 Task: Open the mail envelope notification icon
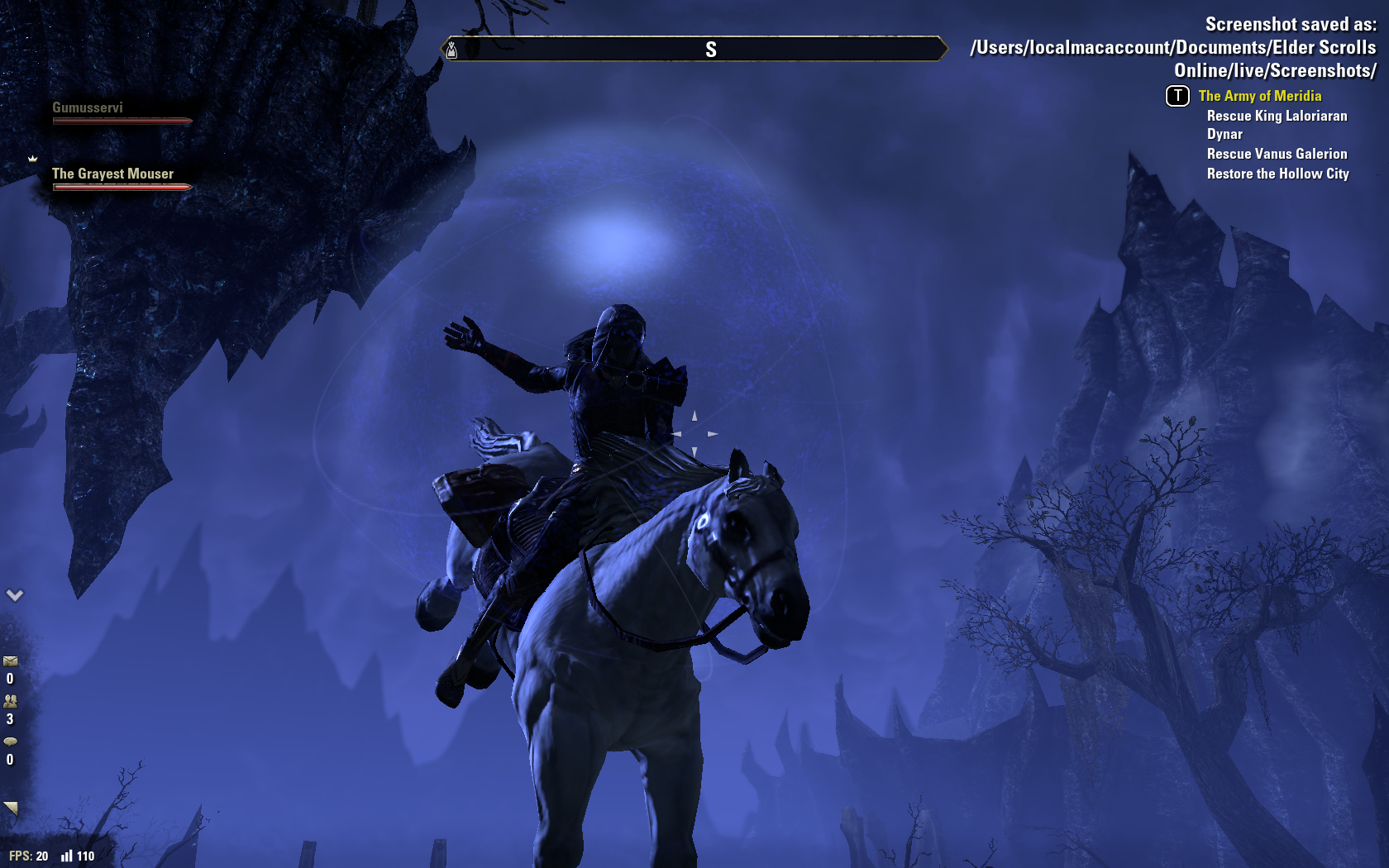(10, 661)
